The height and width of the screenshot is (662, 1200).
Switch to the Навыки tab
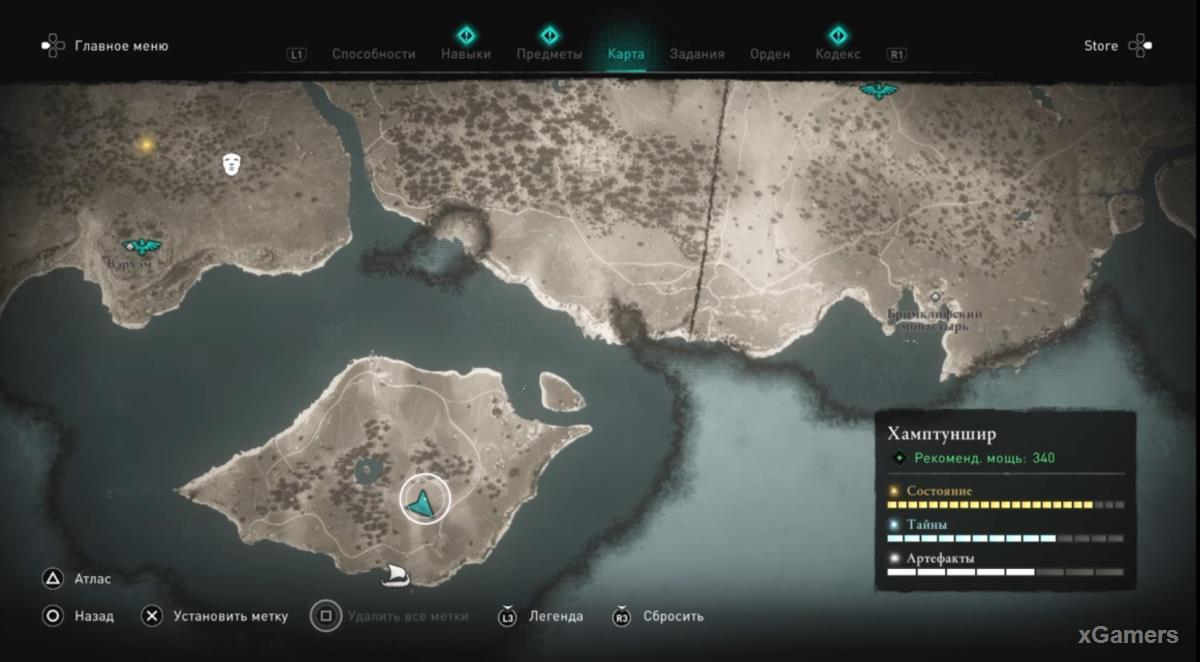(x=466, y=54)
